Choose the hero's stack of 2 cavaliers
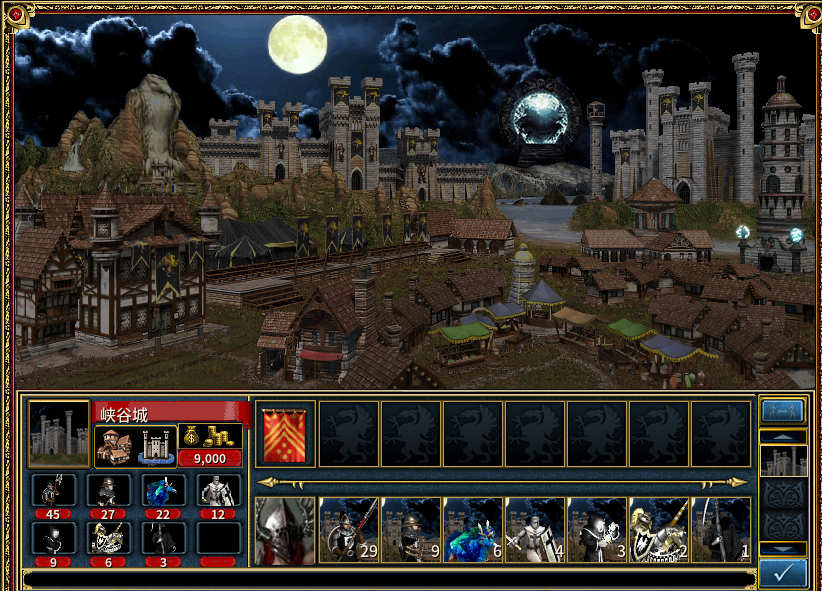Viewport: 822px width, 591px height. coord(658,531)
